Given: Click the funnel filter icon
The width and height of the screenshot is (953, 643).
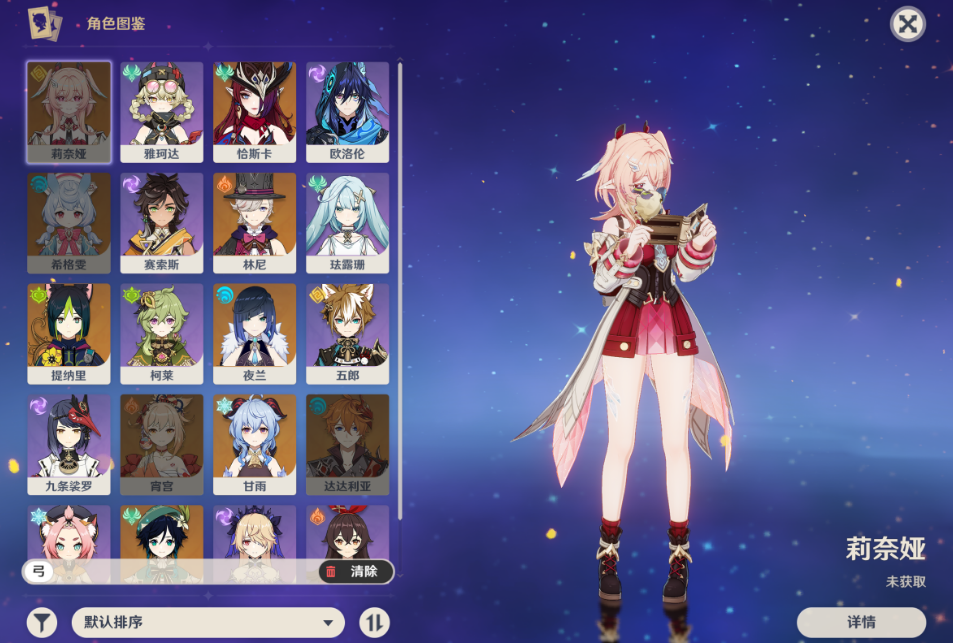Looking at the screenshot, I should pyautogui.click(x=41, y=622).
